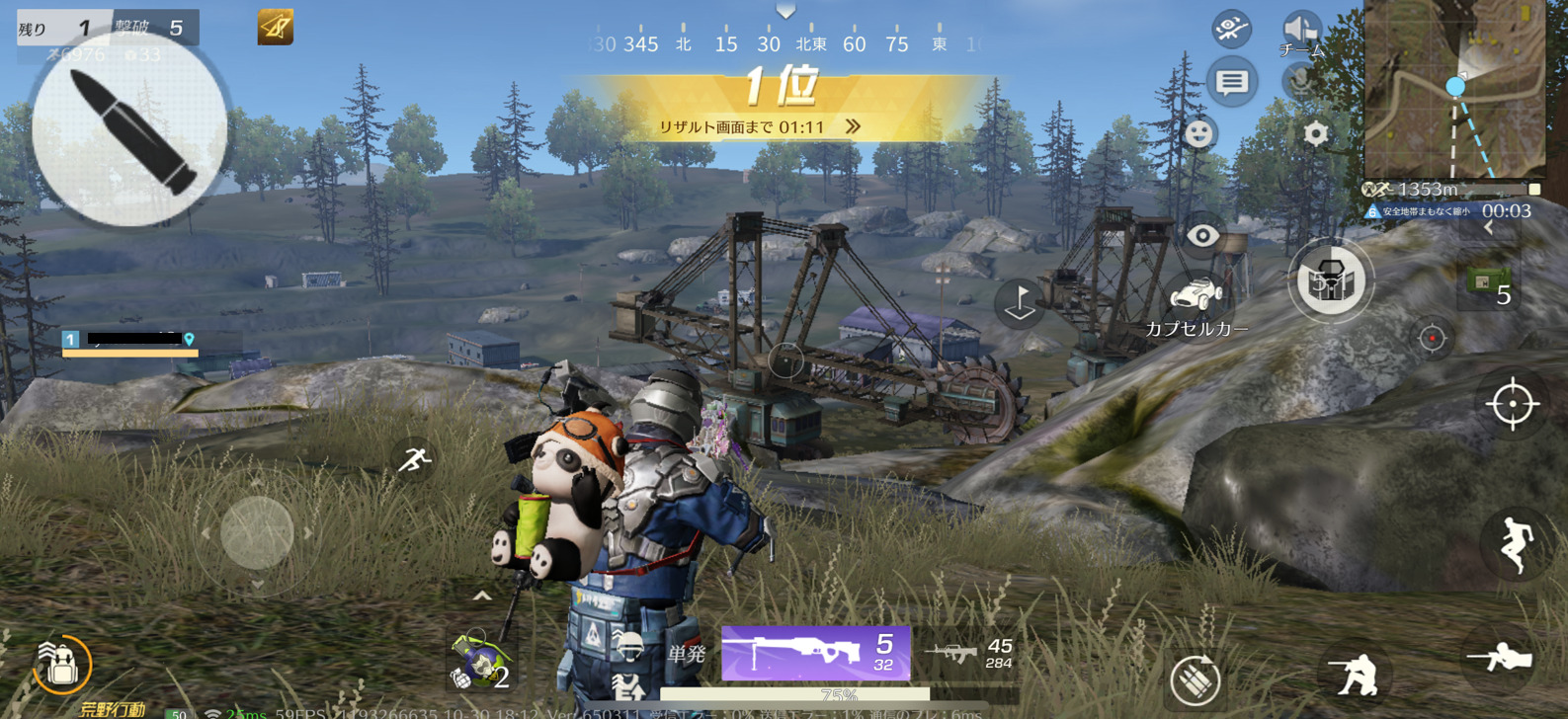Toggle the crouch stance

(x=1354, y=676)
